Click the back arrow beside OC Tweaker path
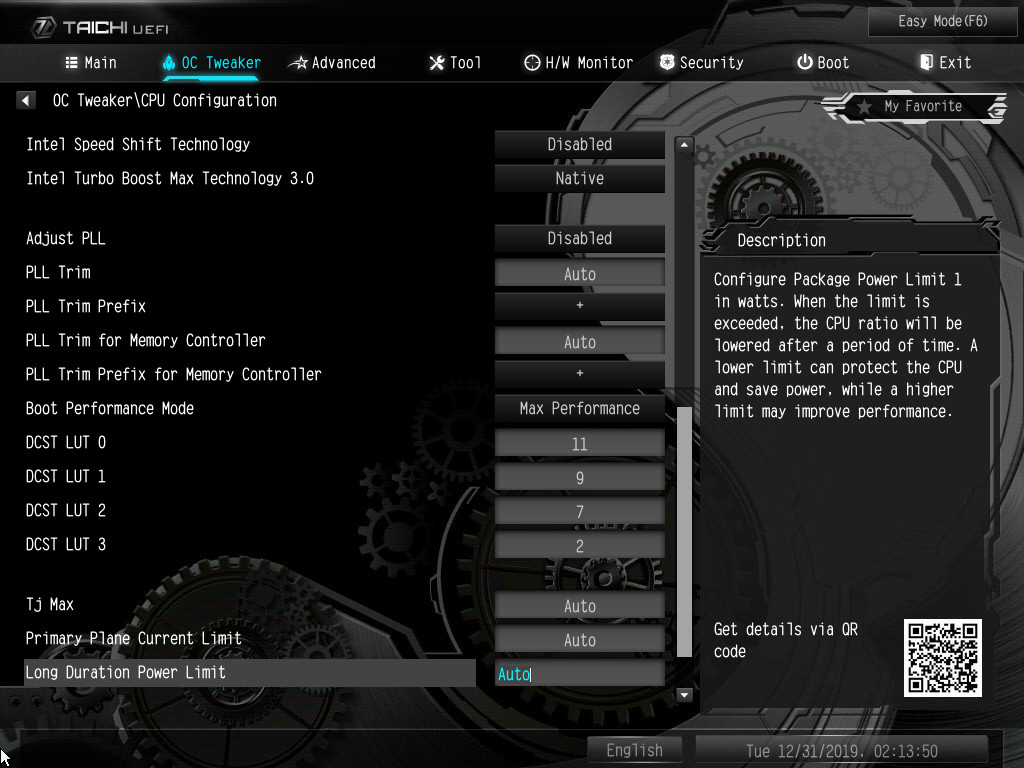The image size is (1024, 768). click(26, 100)
